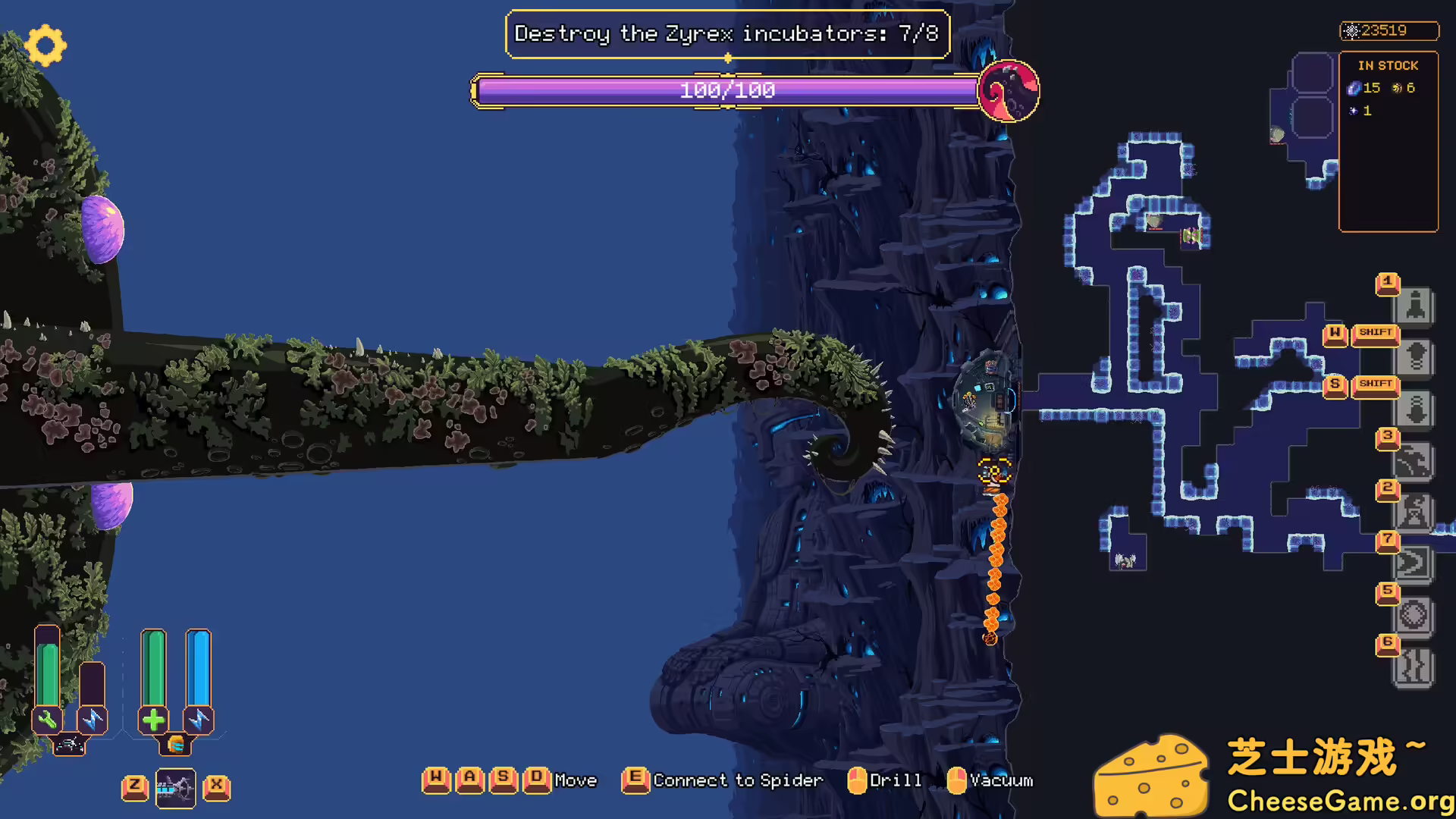Click the wrench repair icon under the health bar
Viewport: 1456px width, 819px height.
48,720
